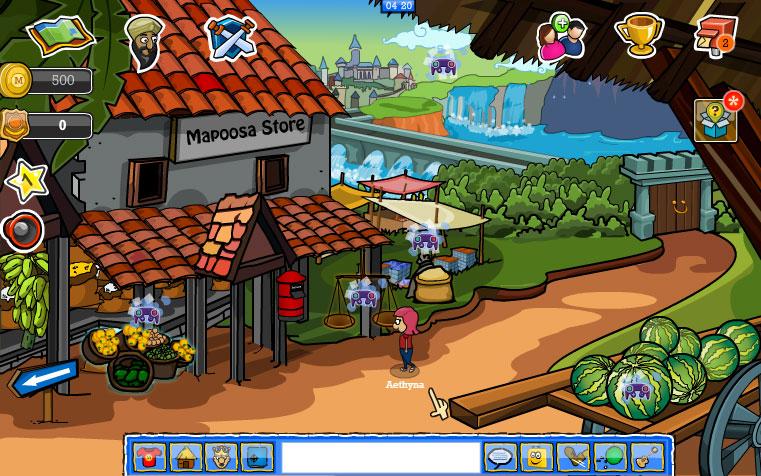This screenshot has height=476, width=761.
Task: Open the crossed swords shield icon
Action: click(231, 36)
